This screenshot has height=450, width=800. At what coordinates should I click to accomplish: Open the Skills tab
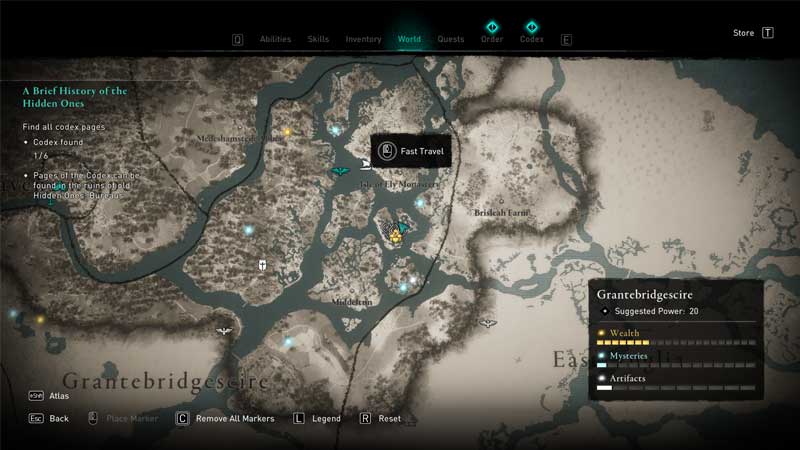coord(318,39)
